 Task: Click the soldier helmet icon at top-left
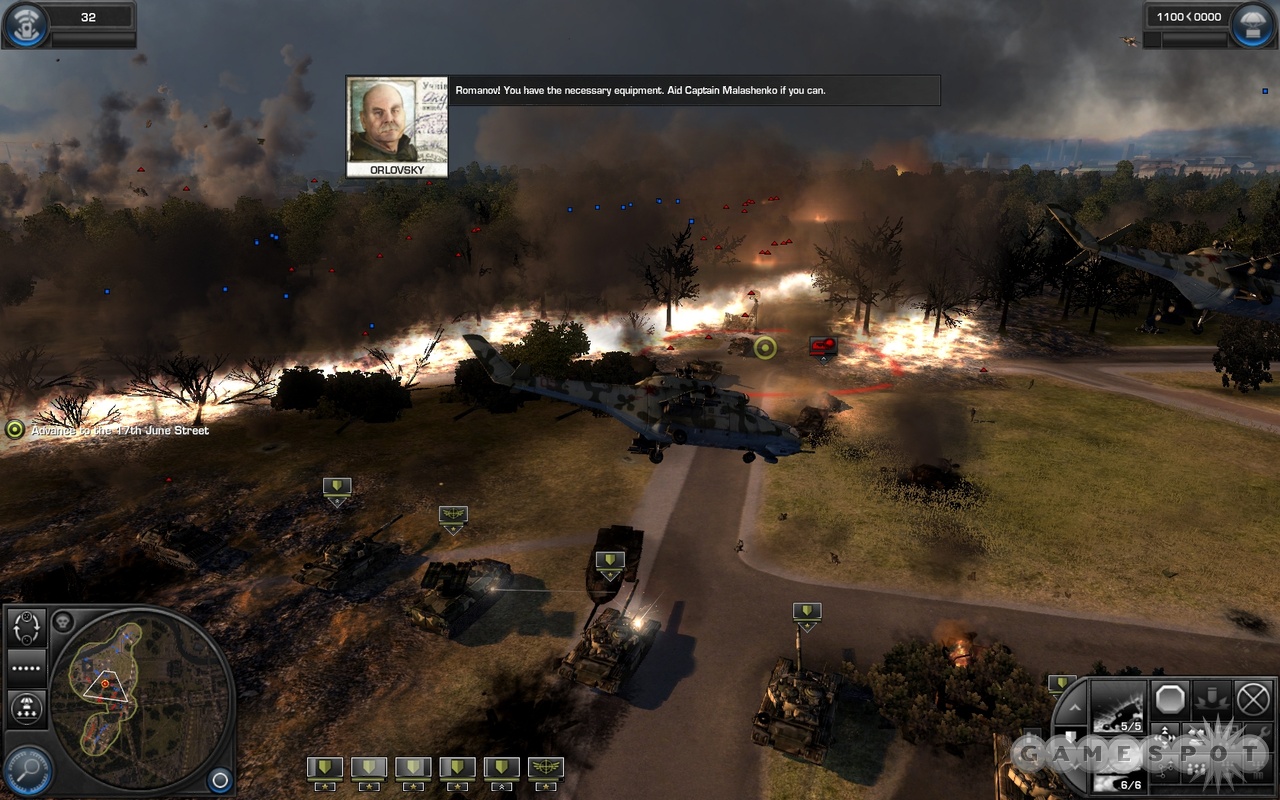[x=24, y=25]
